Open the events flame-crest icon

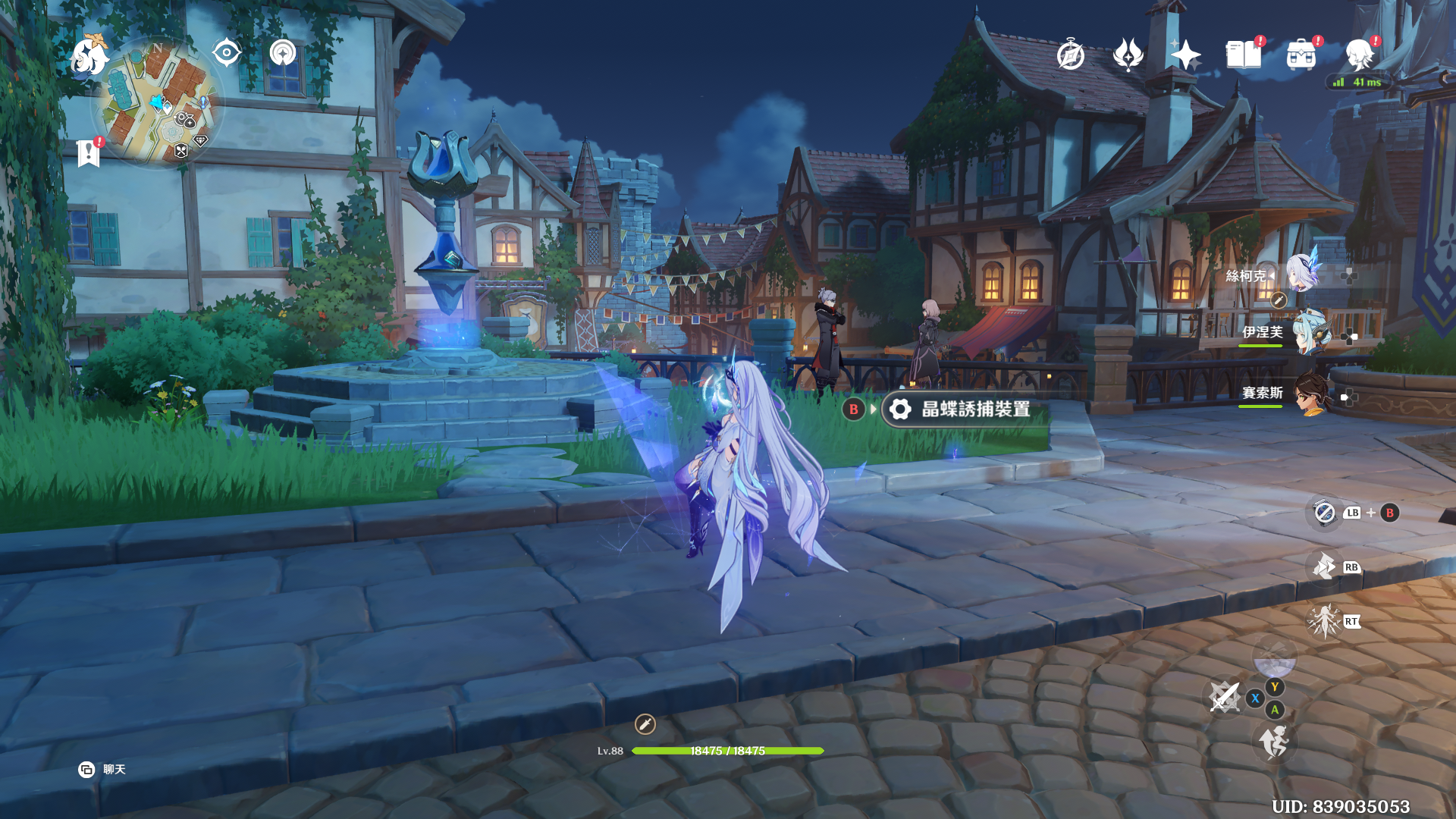(1128, 55)
